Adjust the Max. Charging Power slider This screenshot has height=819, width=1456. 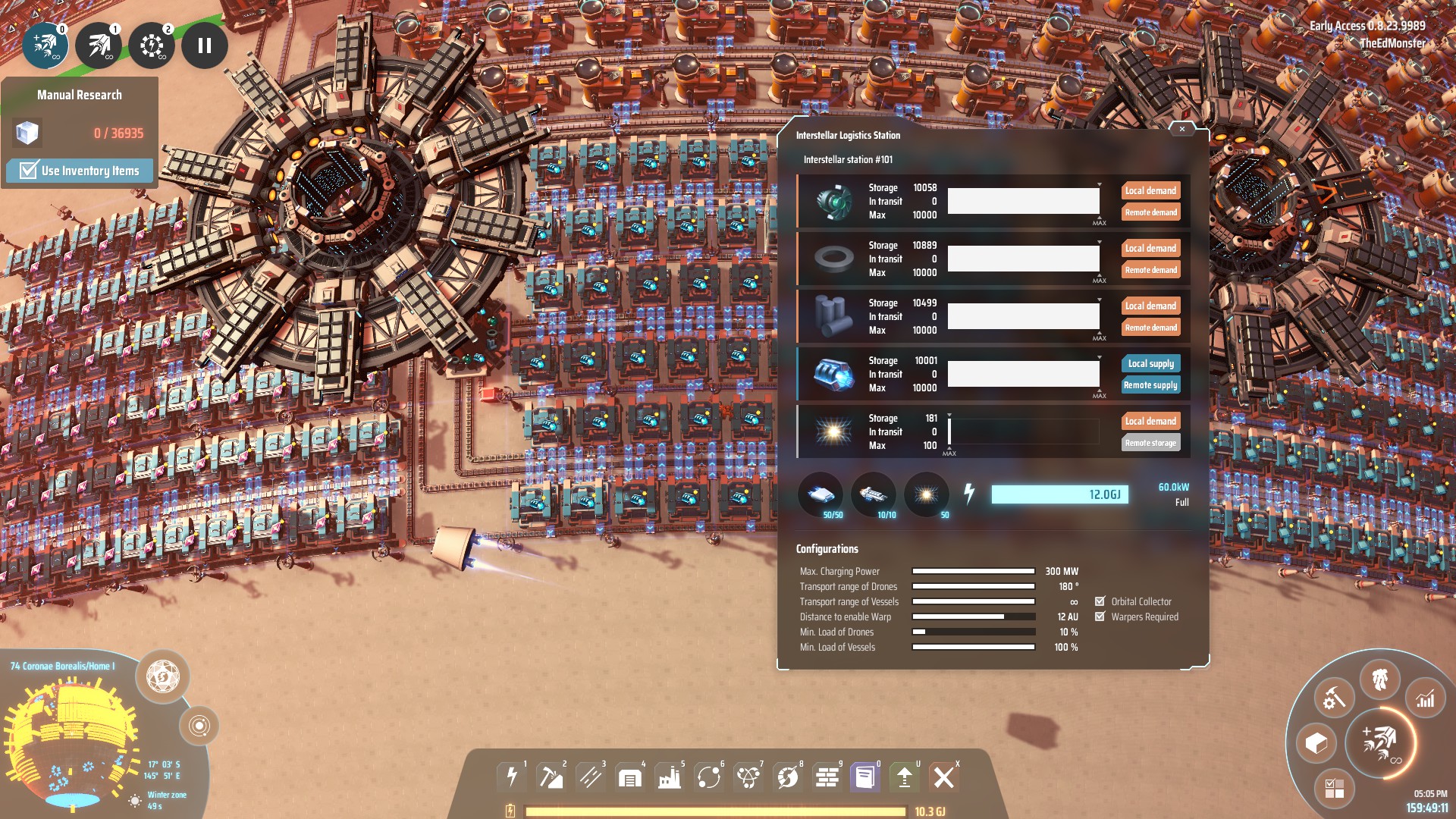click(973, 571)
